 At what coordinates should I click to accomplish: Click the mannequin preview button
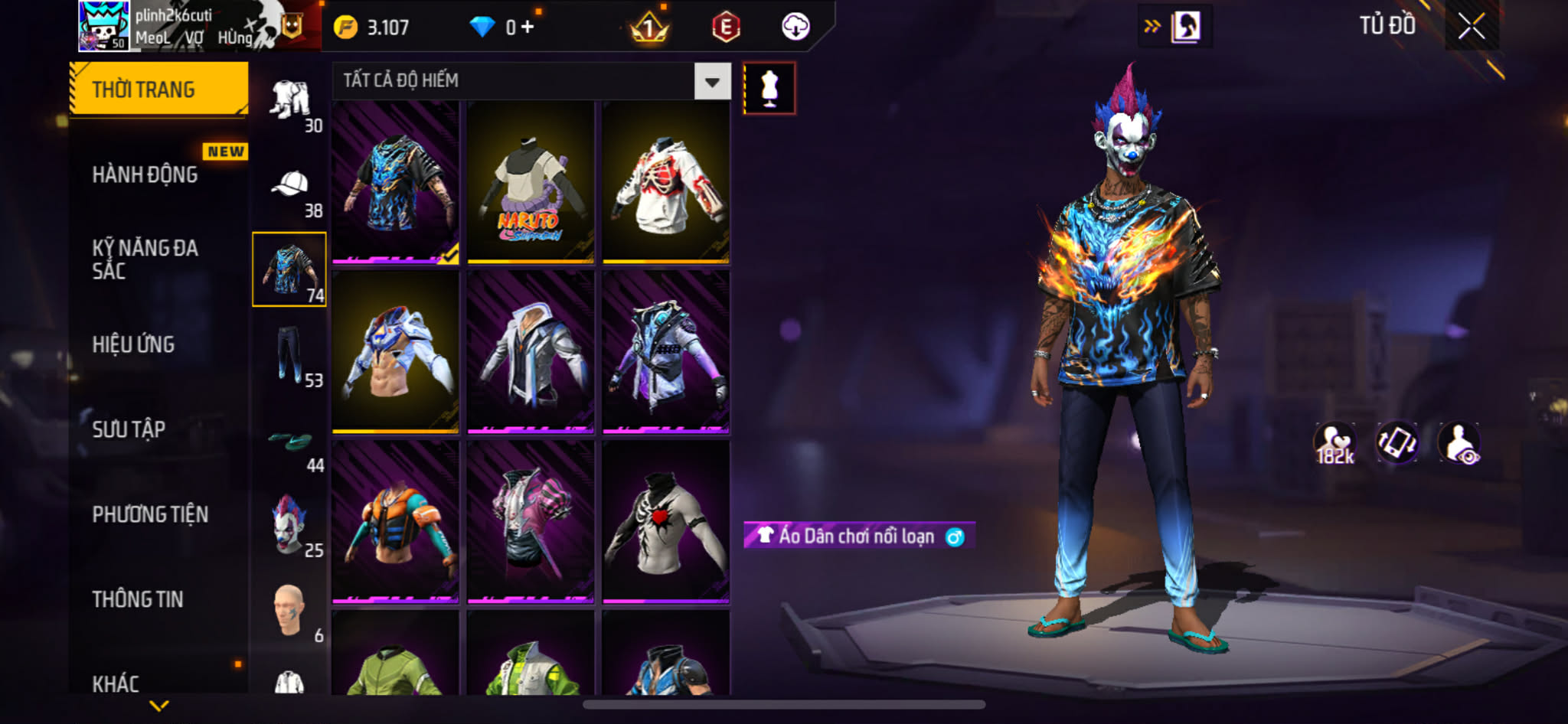(x=769, y=89)
